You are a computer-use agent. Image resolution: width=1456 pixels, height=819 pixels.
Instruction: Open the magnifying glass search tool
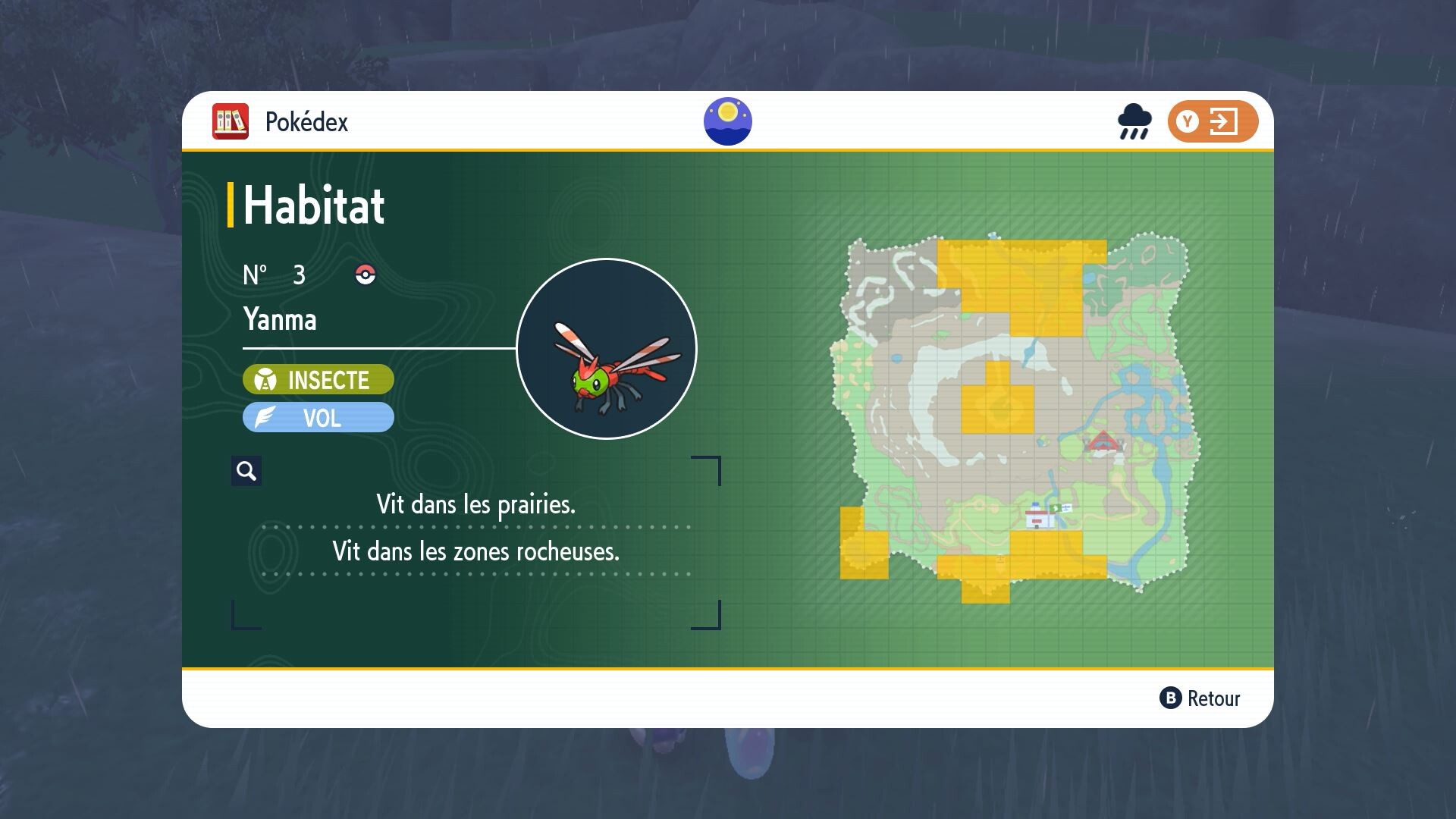pos(246,471)
